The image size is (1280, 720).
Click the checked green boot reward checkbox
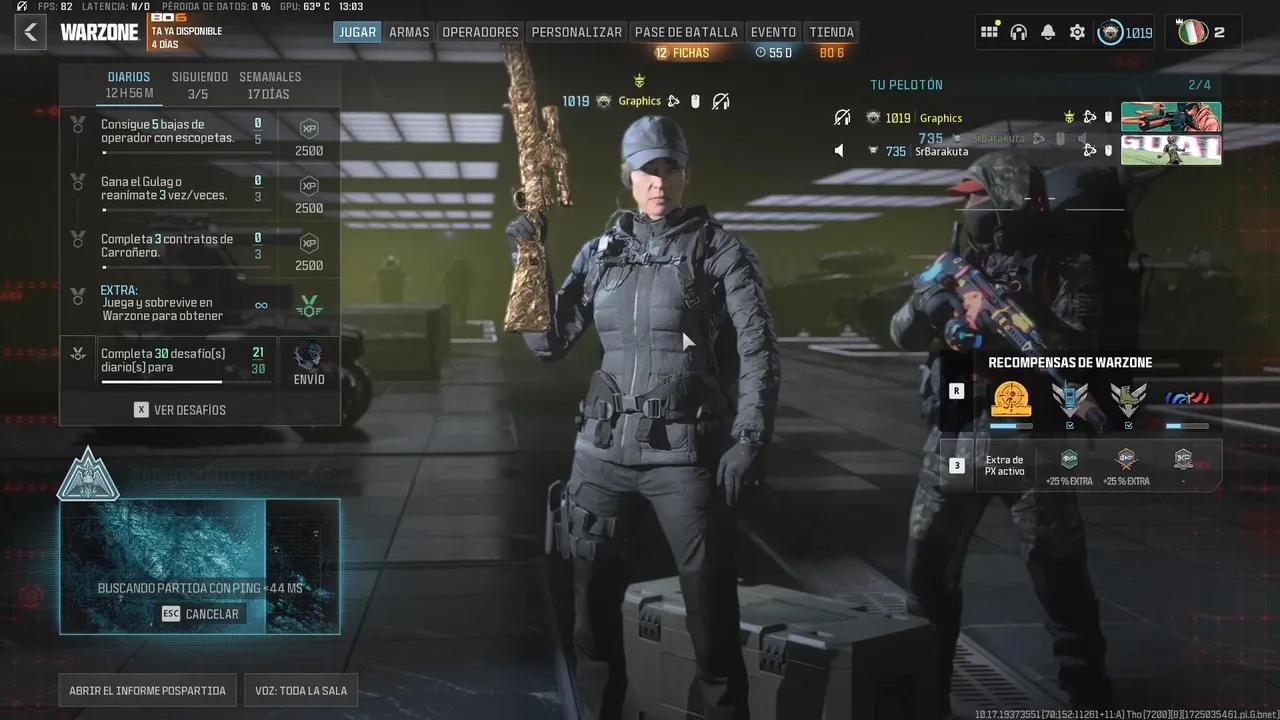tap(1129, 425)
